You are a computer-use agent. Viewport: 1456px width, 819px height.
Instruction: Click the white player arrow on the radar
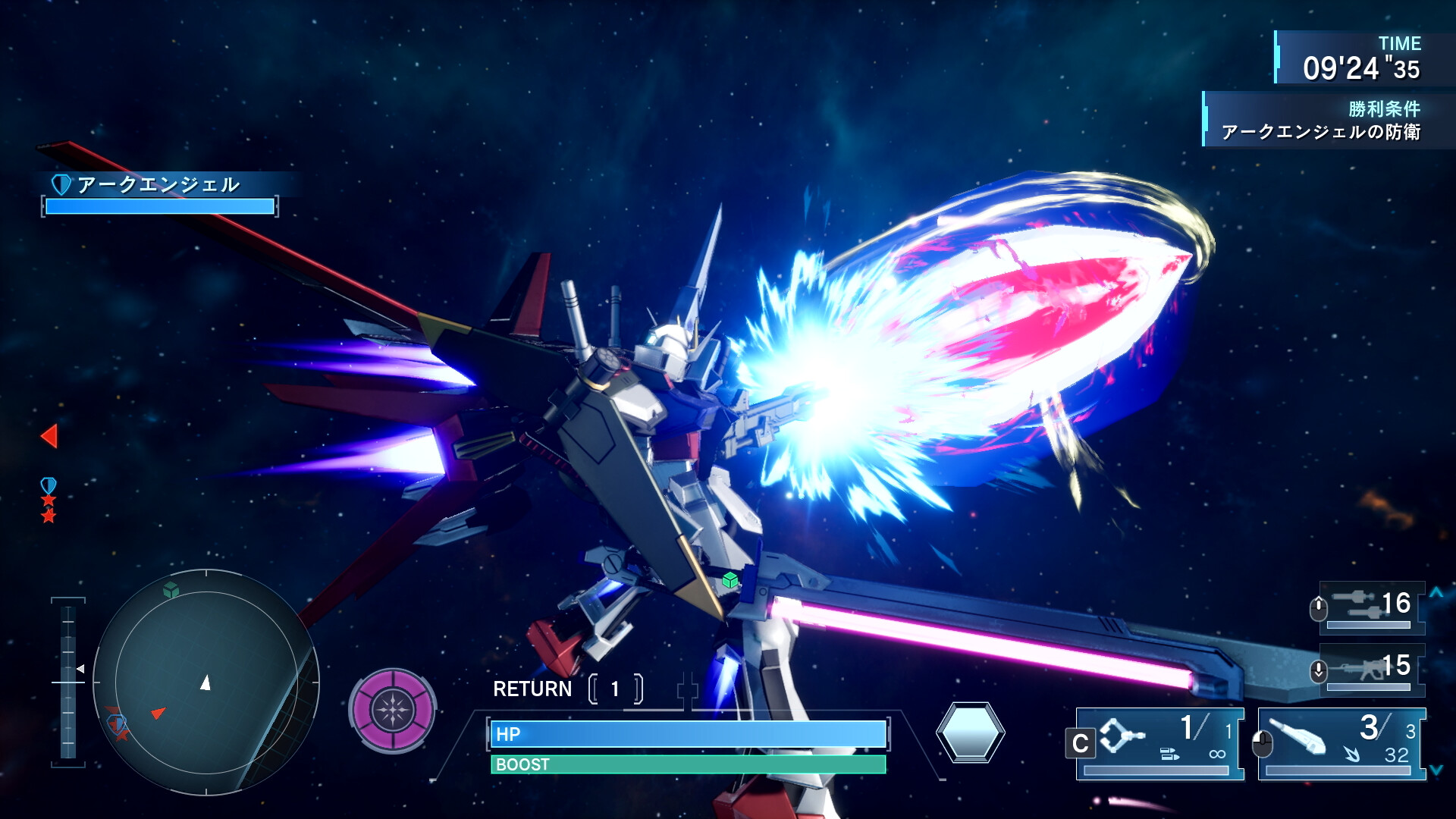coord(206,682)
